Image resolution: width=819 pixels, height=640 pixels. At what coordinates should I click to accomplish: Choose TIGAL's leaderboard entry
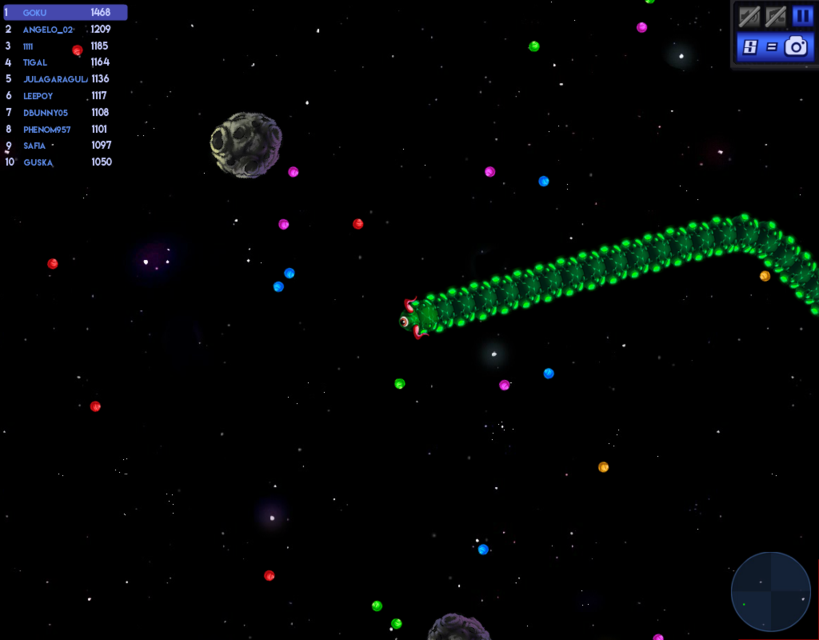64,63
